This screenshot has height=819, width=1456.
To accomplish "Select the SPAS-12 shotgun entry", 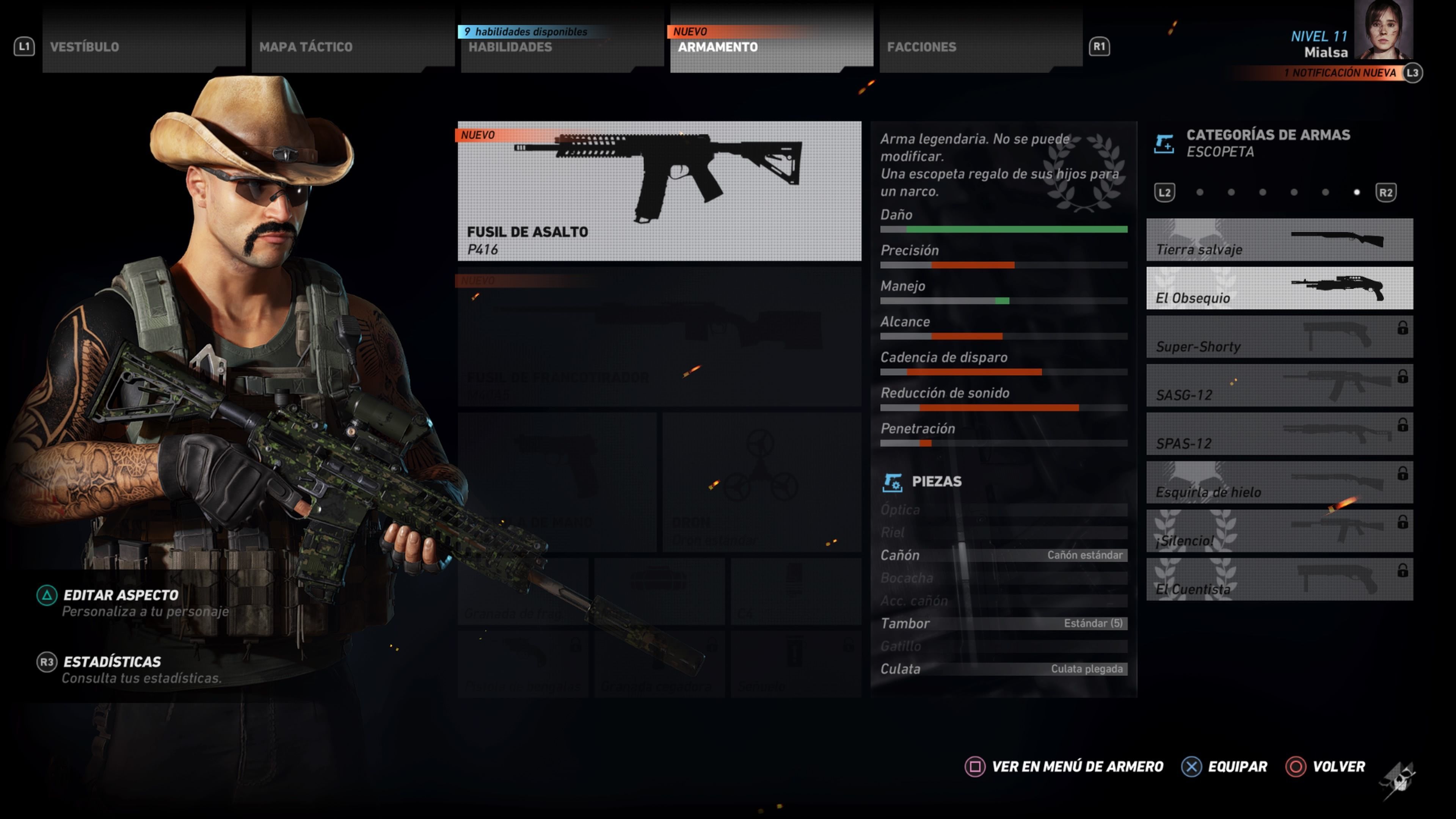I will click(x=1280, y=435).
